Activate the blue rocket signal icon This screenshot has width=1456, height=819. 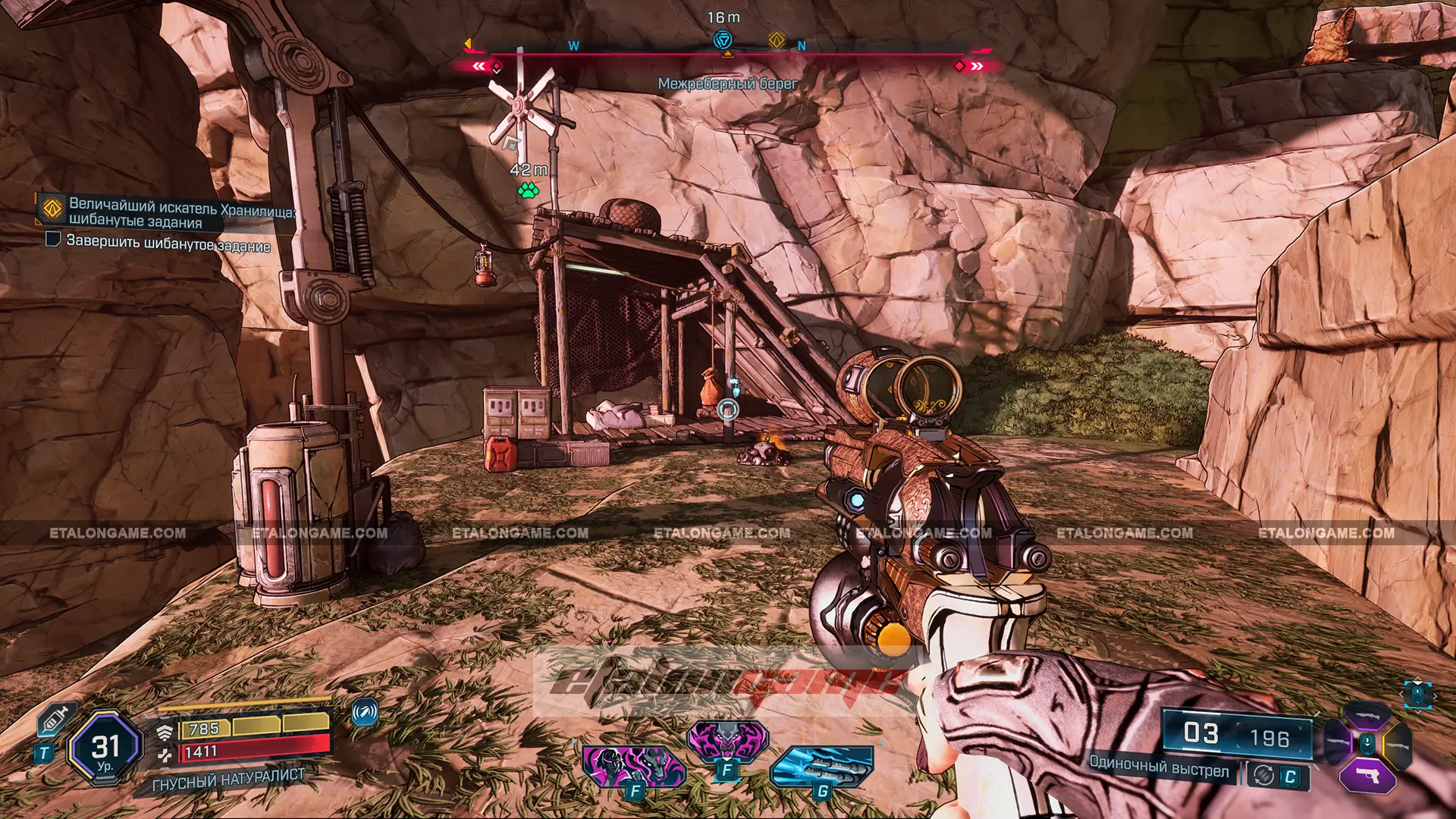[365, 712]
